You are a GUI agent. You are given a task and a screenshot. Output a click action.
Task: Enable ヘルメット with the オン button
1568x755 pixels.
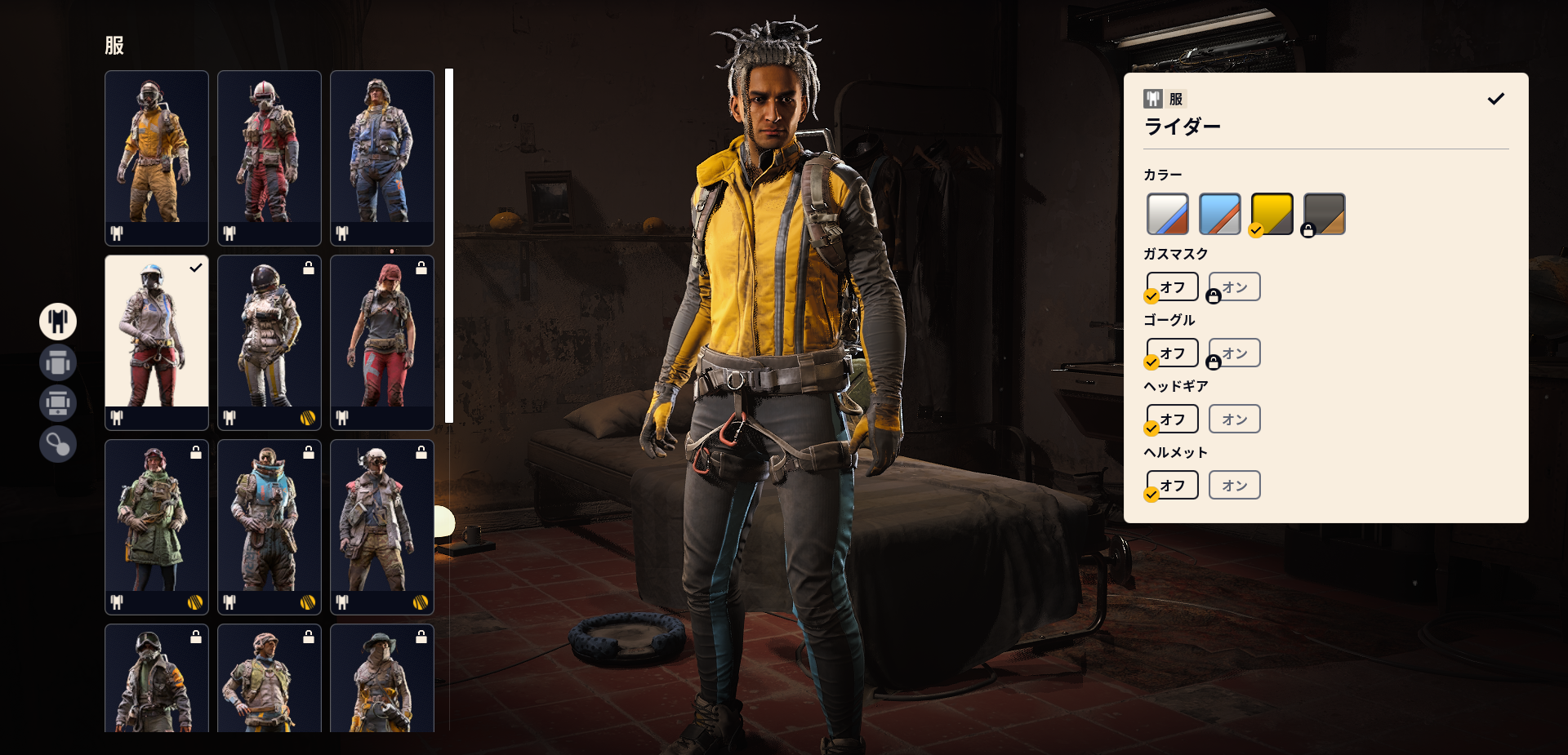(x=1234, y=485)
